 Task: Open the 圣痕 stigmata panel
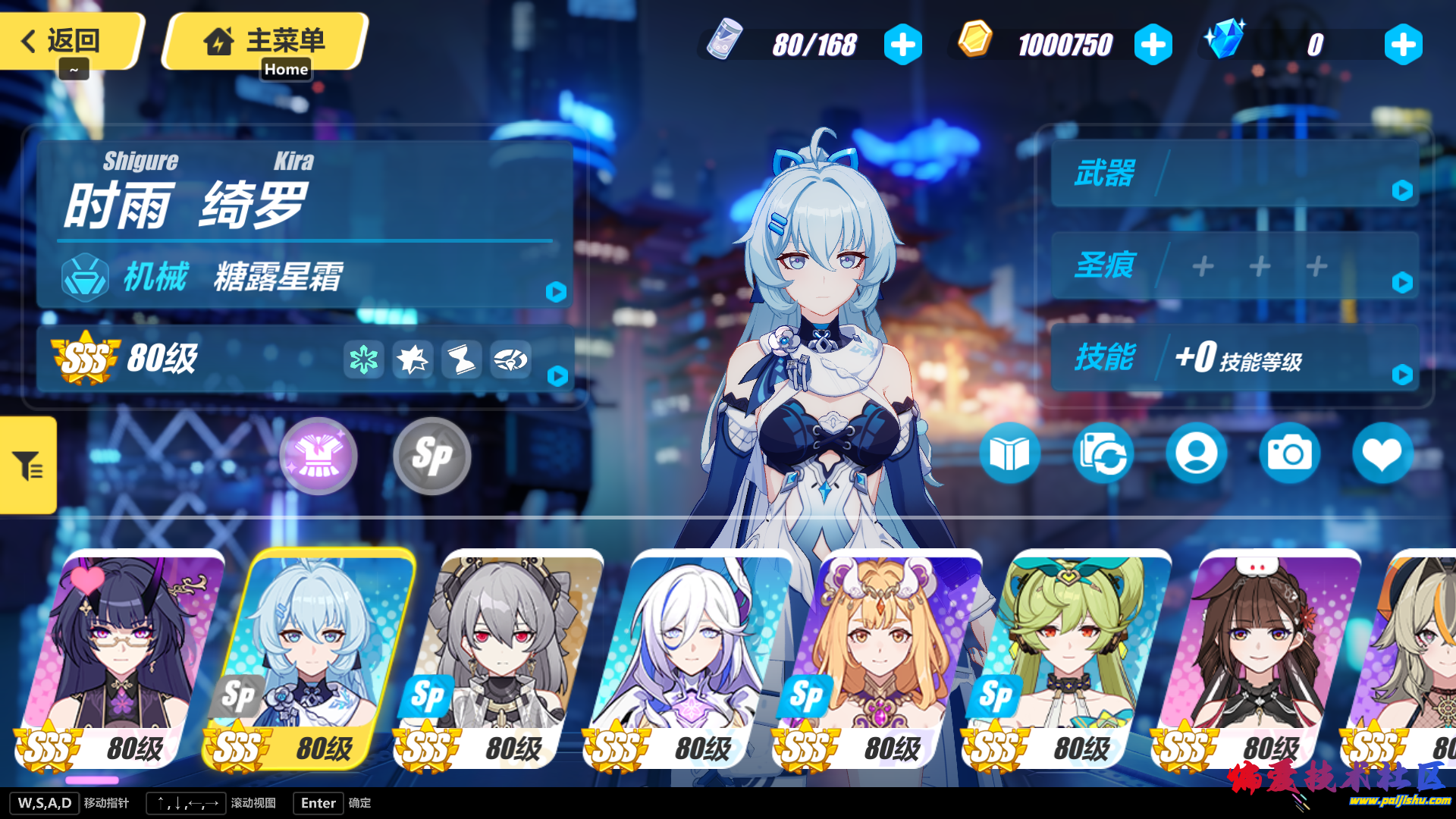pyautogui.click(x=1235, y=265)
